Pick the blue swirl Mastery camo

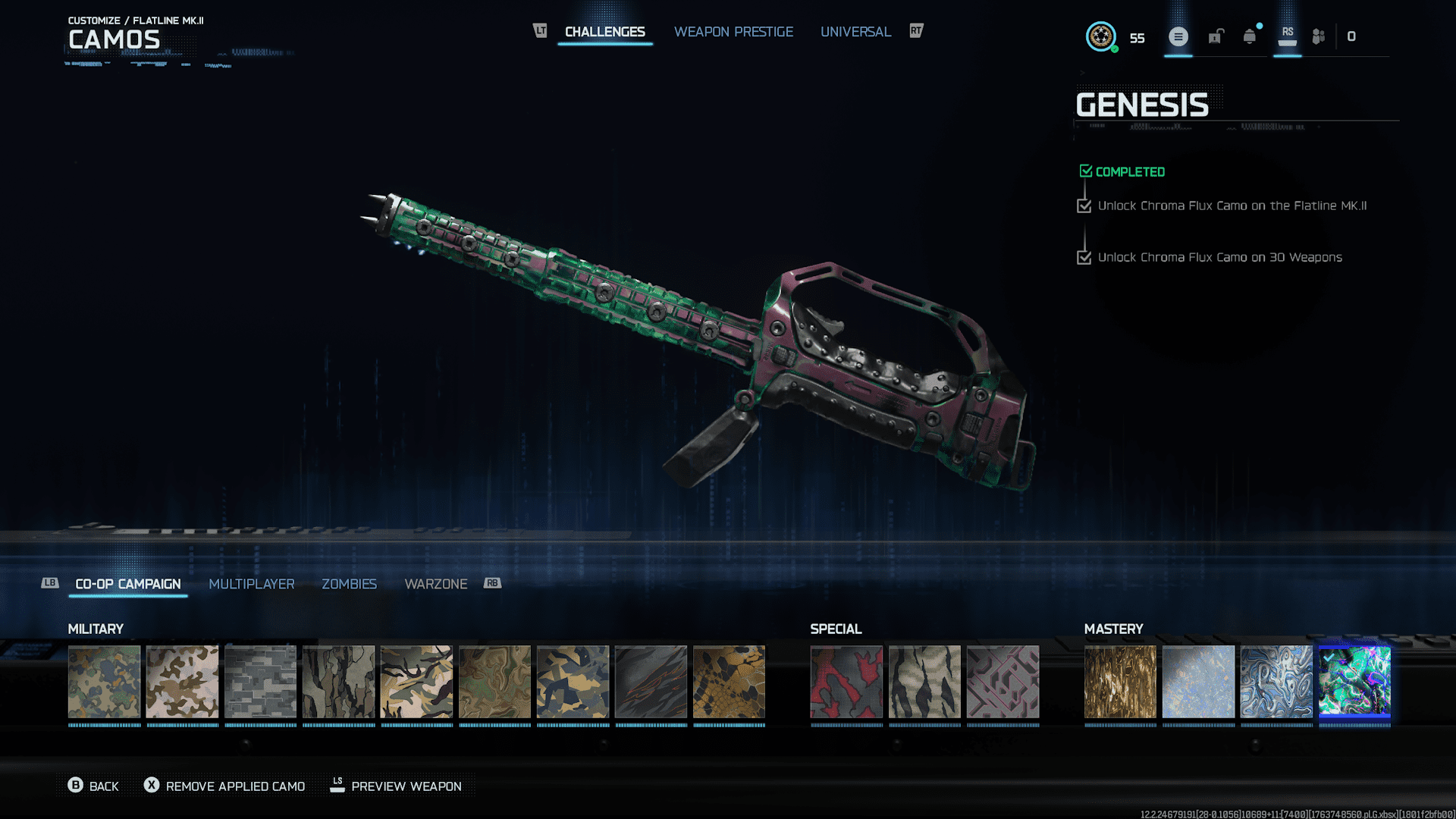click(x=1276, y=682)
